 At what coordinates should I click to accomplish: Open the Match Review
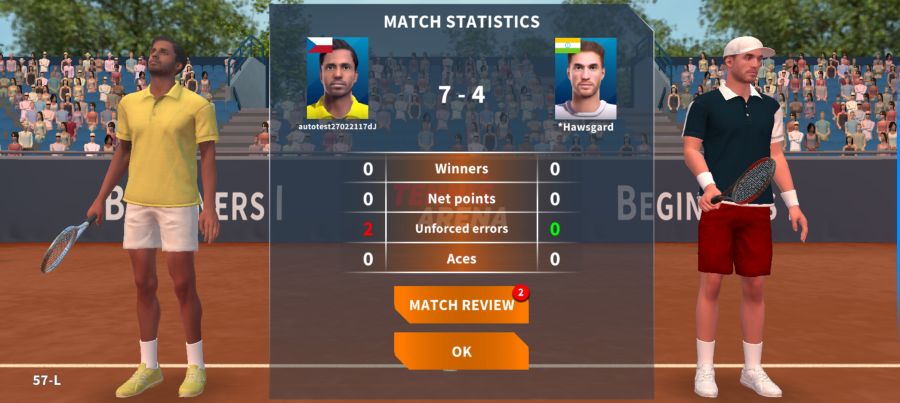(x=461, y=305)
